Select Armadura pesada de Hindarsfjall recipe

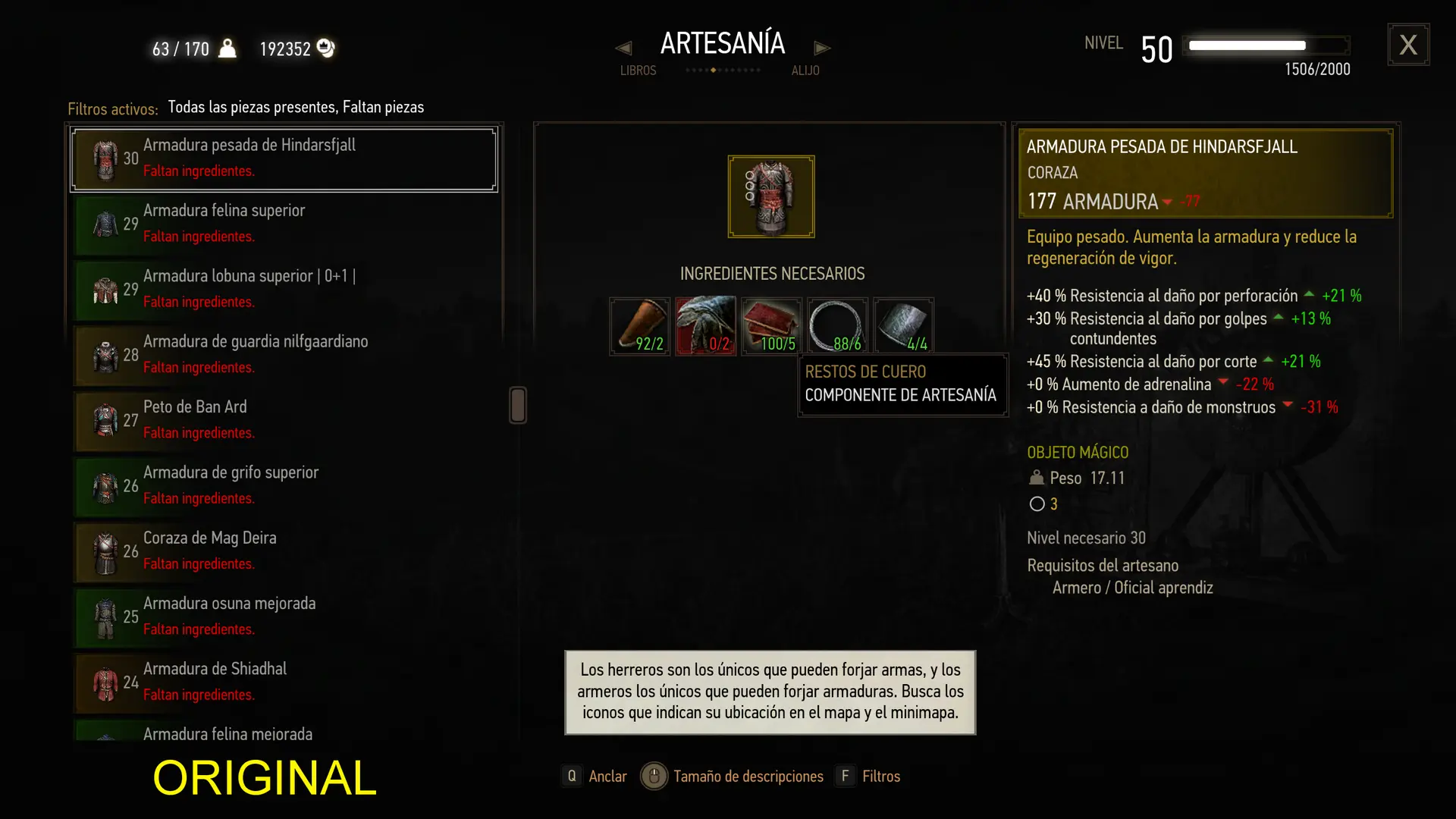284,158
